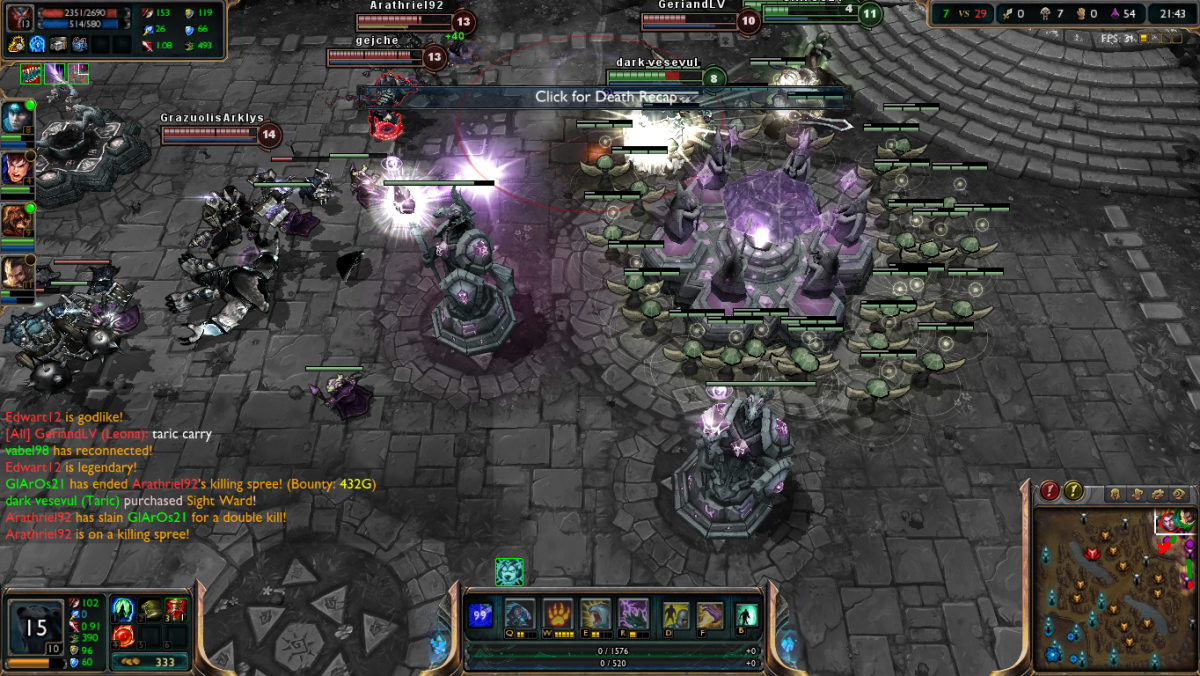The image size is (1200, 676).
Task: Select the red orb item in slot 4
Action: click(124, 636)
